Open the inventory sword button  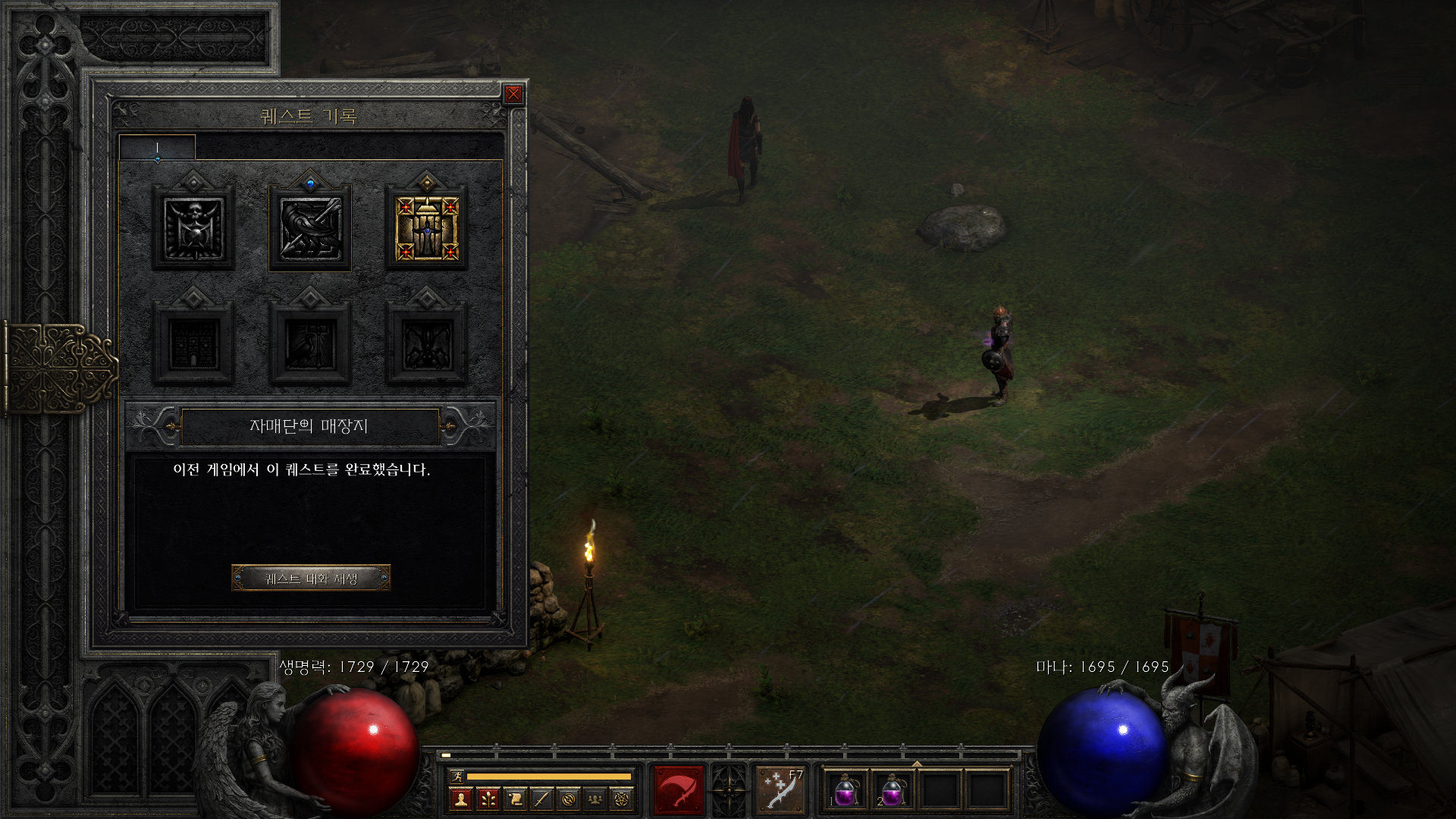541,799
